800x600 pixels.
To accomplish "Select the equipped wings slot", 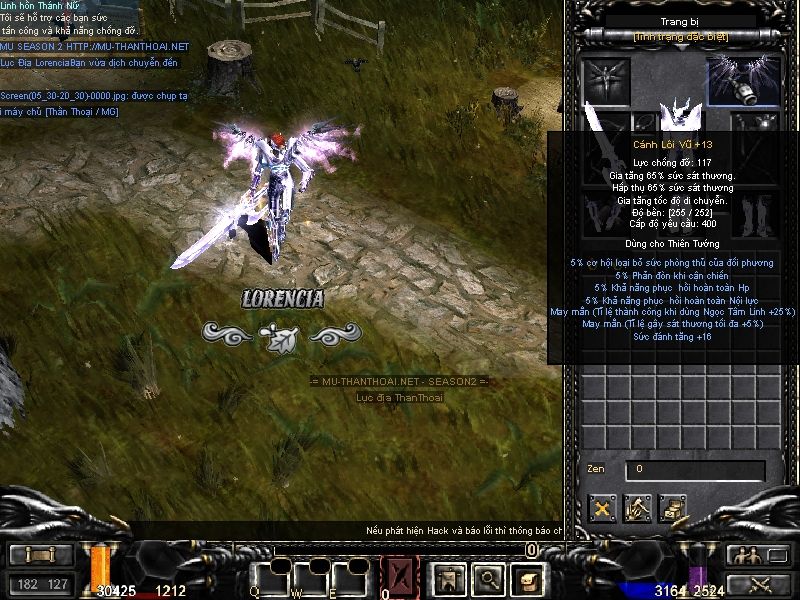I will tap(743, 82).
